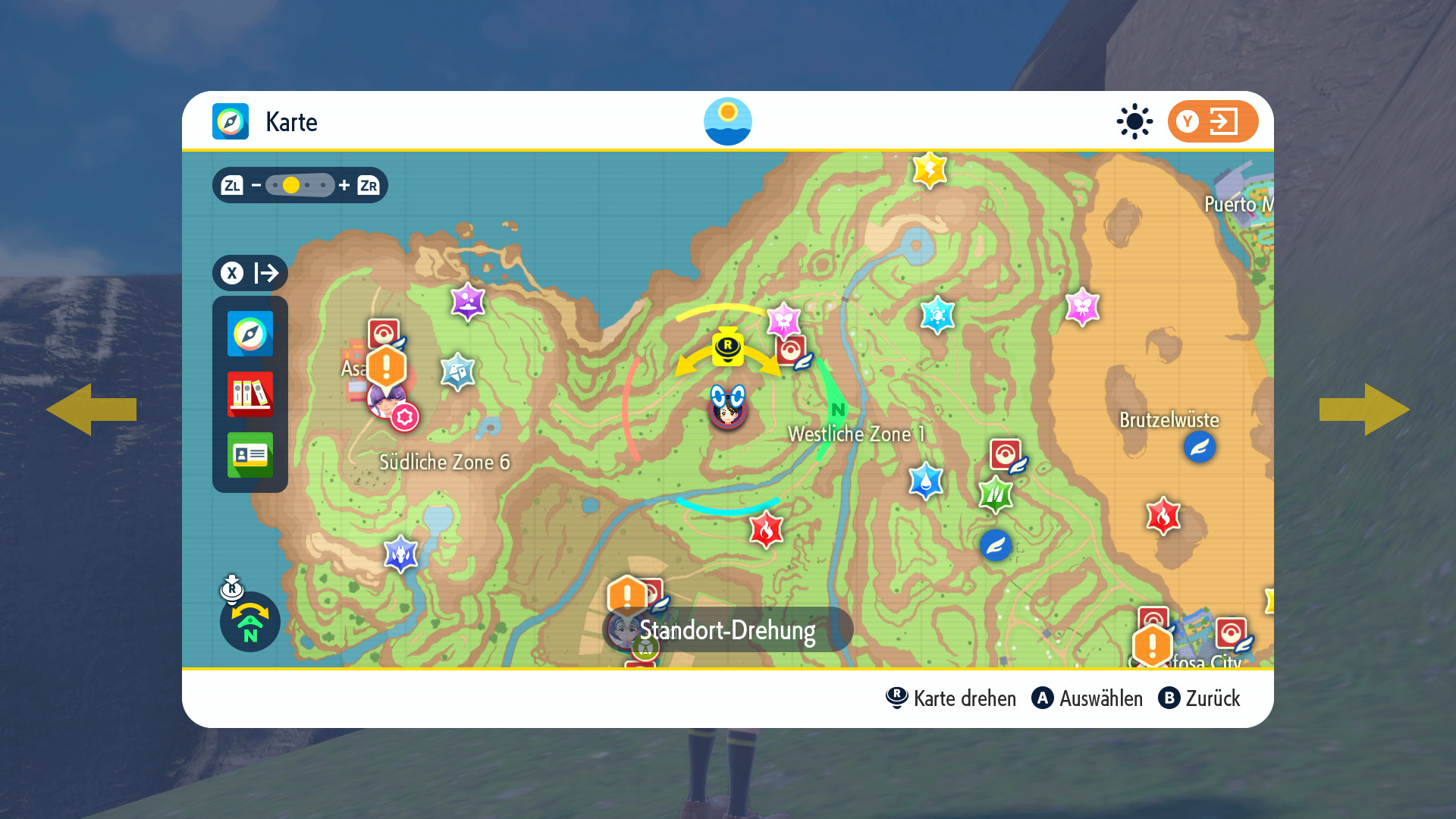1456x819 pixels.
Task: Open the green trainer profile card app
Action: pos(249,455)
